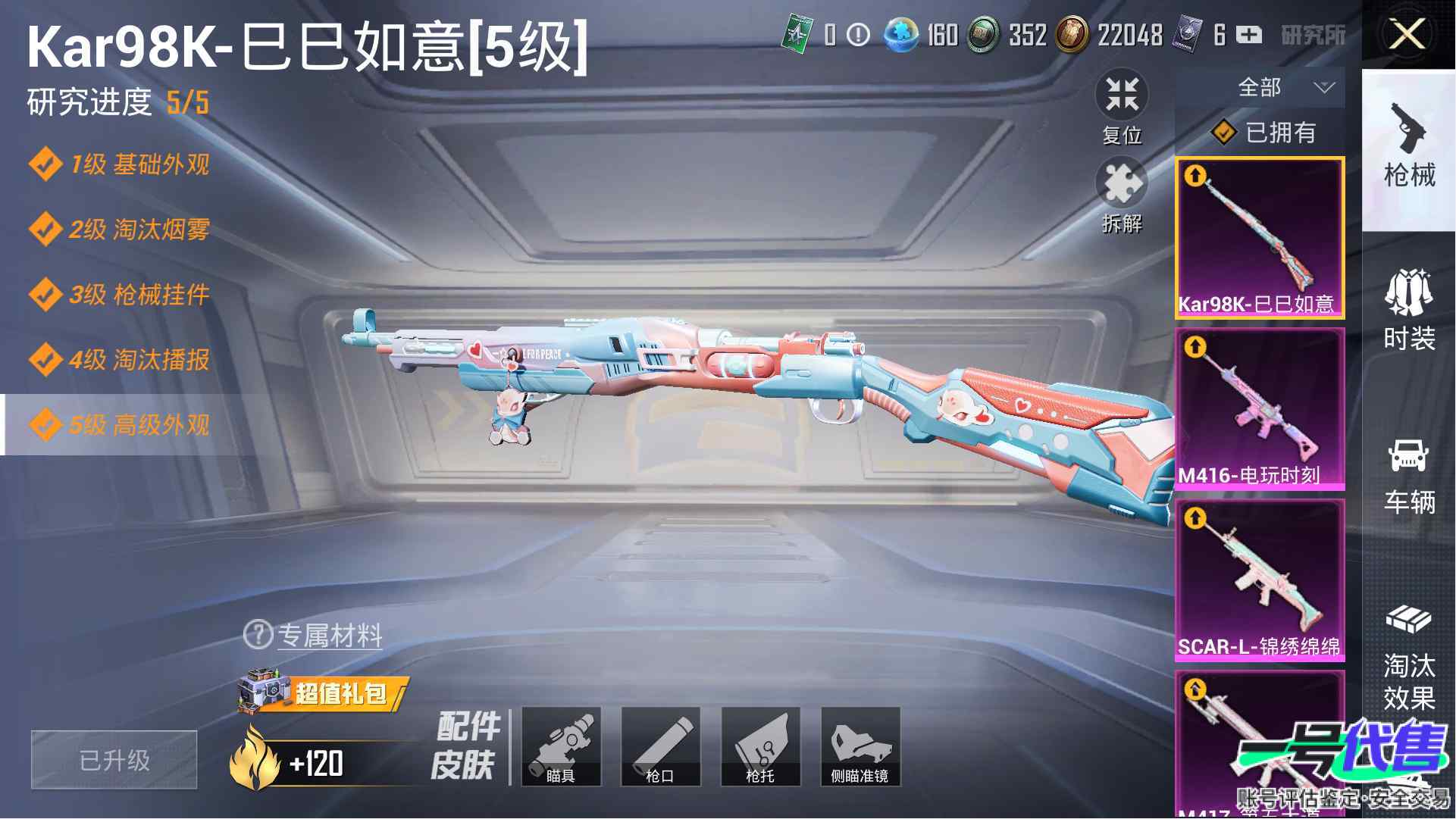Select the 2级 淘汰烟雾 level entry
Screen dimensions: 1456x819
tap(121, 230)
